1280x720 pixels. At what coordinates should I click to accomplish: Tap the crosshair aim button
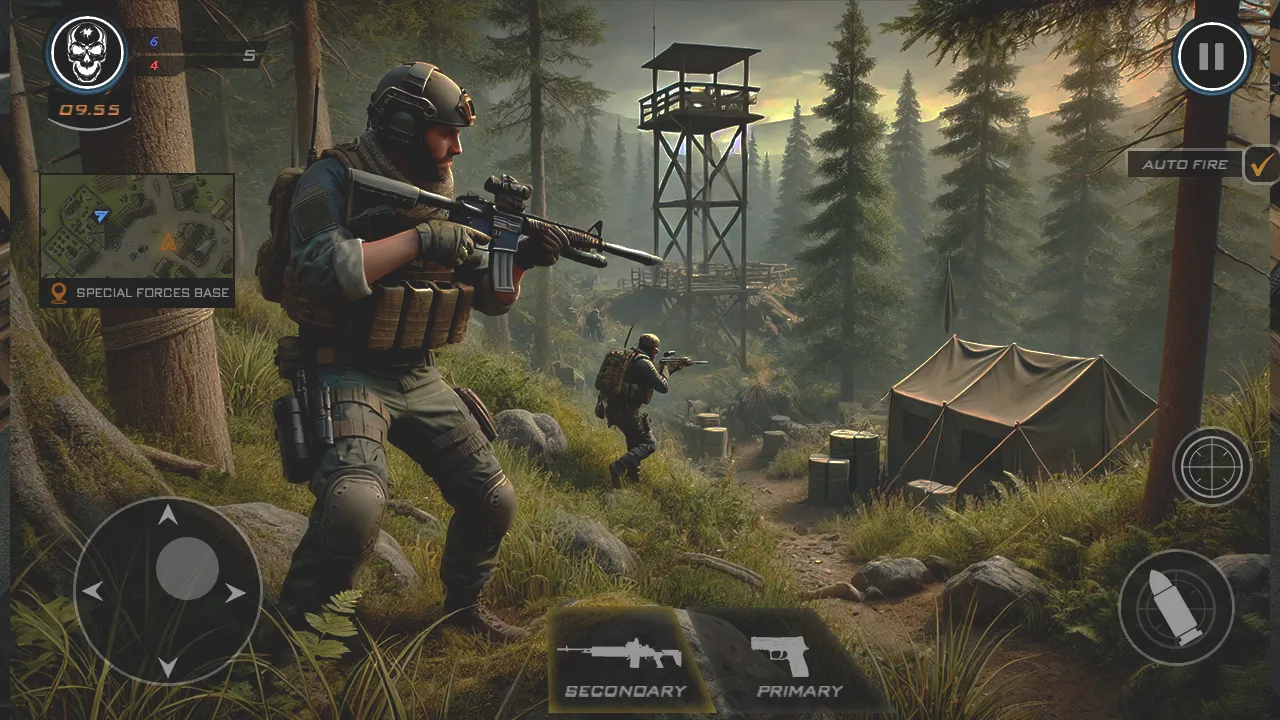click(x=1212, y=466)
